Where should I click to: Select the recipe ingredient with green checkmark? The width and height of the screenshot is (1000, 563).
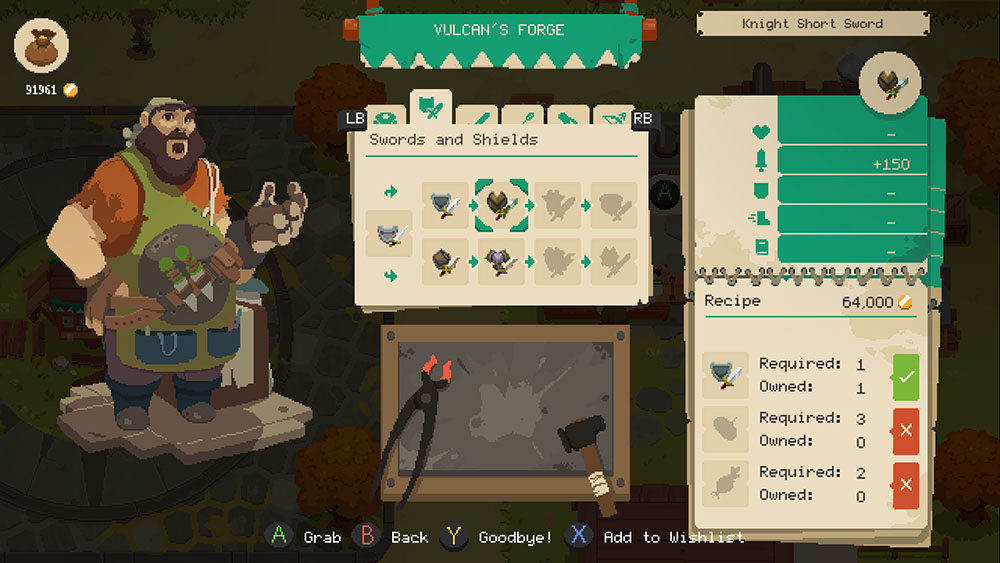(725, 376)
